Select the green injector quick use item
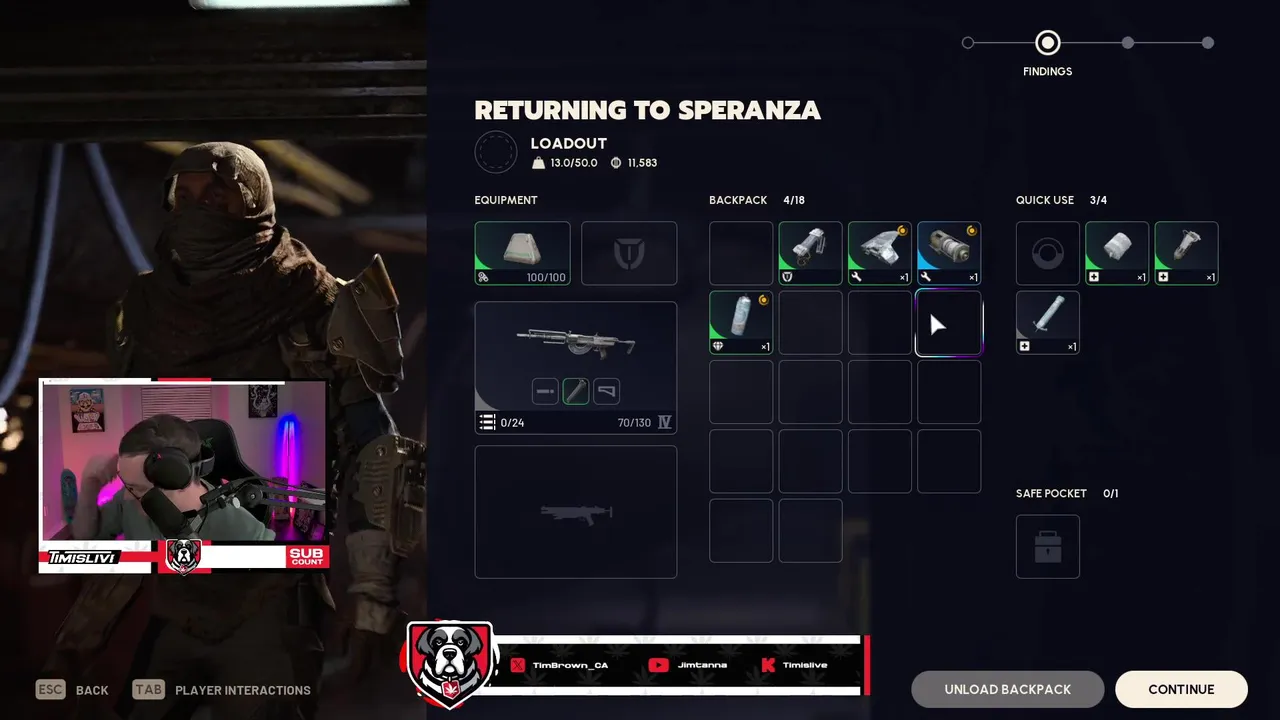This screenshot has height=720, width=1280. [1186, 253]
